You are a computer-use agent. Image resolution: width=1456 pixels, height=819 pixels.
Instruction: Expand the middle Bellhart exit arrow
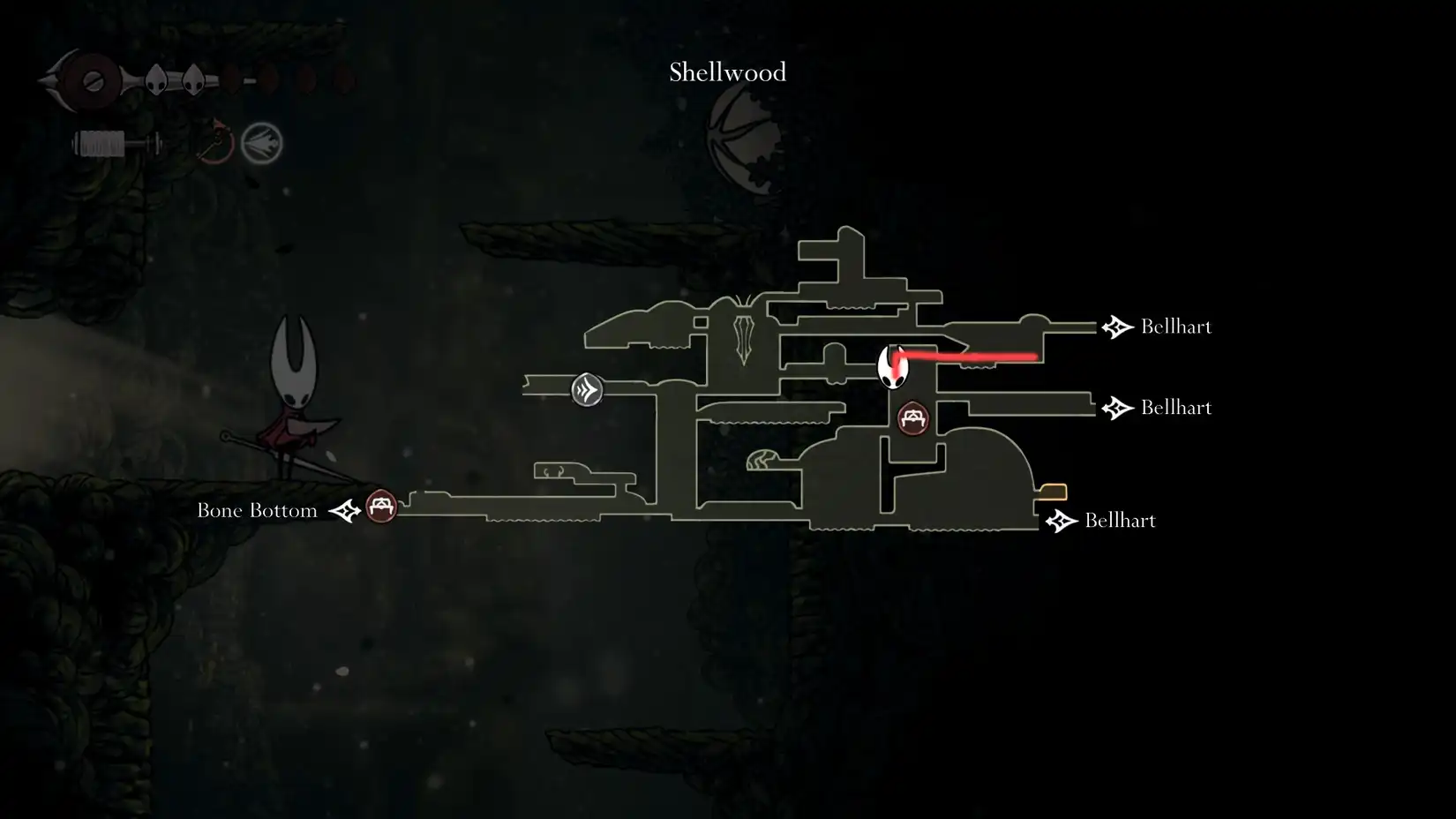coord(1117,408)
